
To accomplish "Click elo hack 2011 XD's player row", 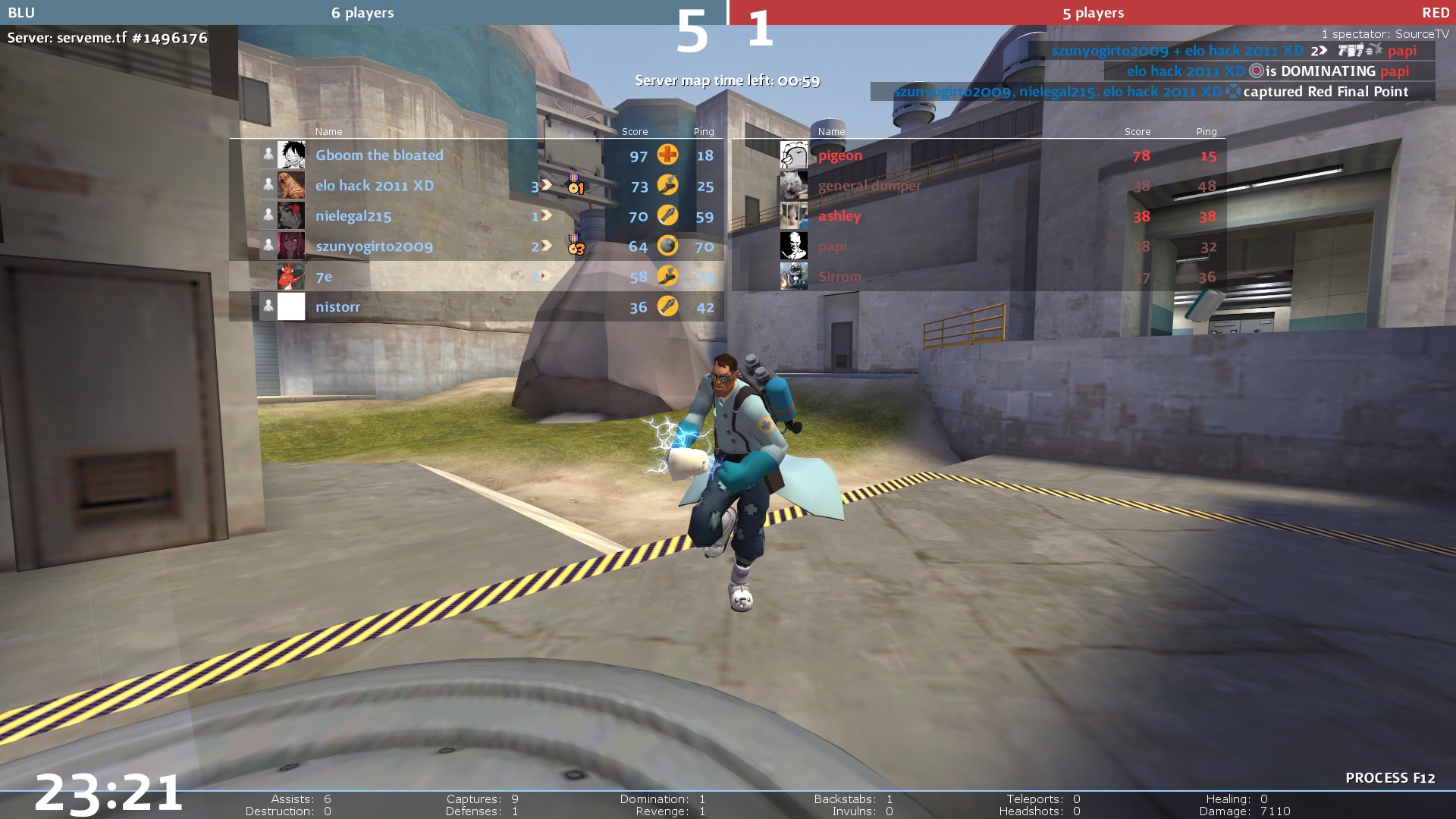I will (x=375, y=186).
